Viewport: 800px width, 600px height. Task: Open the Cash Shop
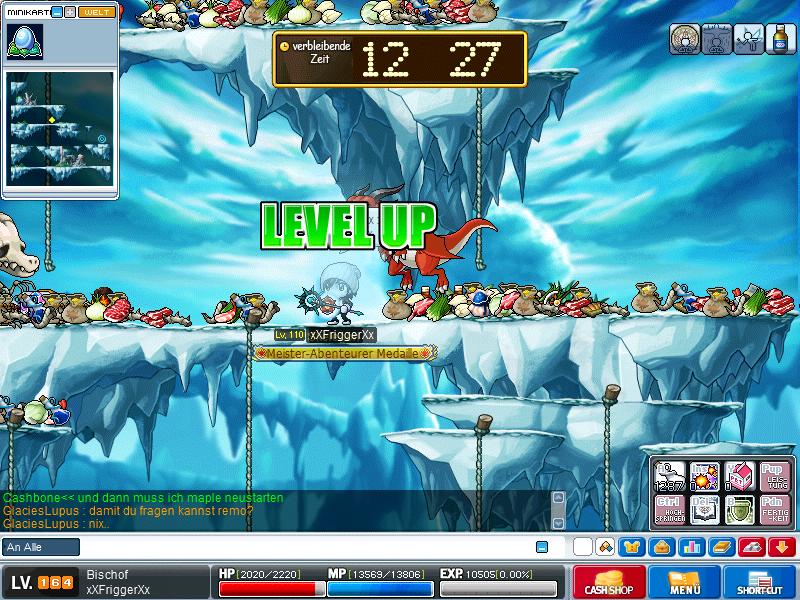tap(609, 583)
